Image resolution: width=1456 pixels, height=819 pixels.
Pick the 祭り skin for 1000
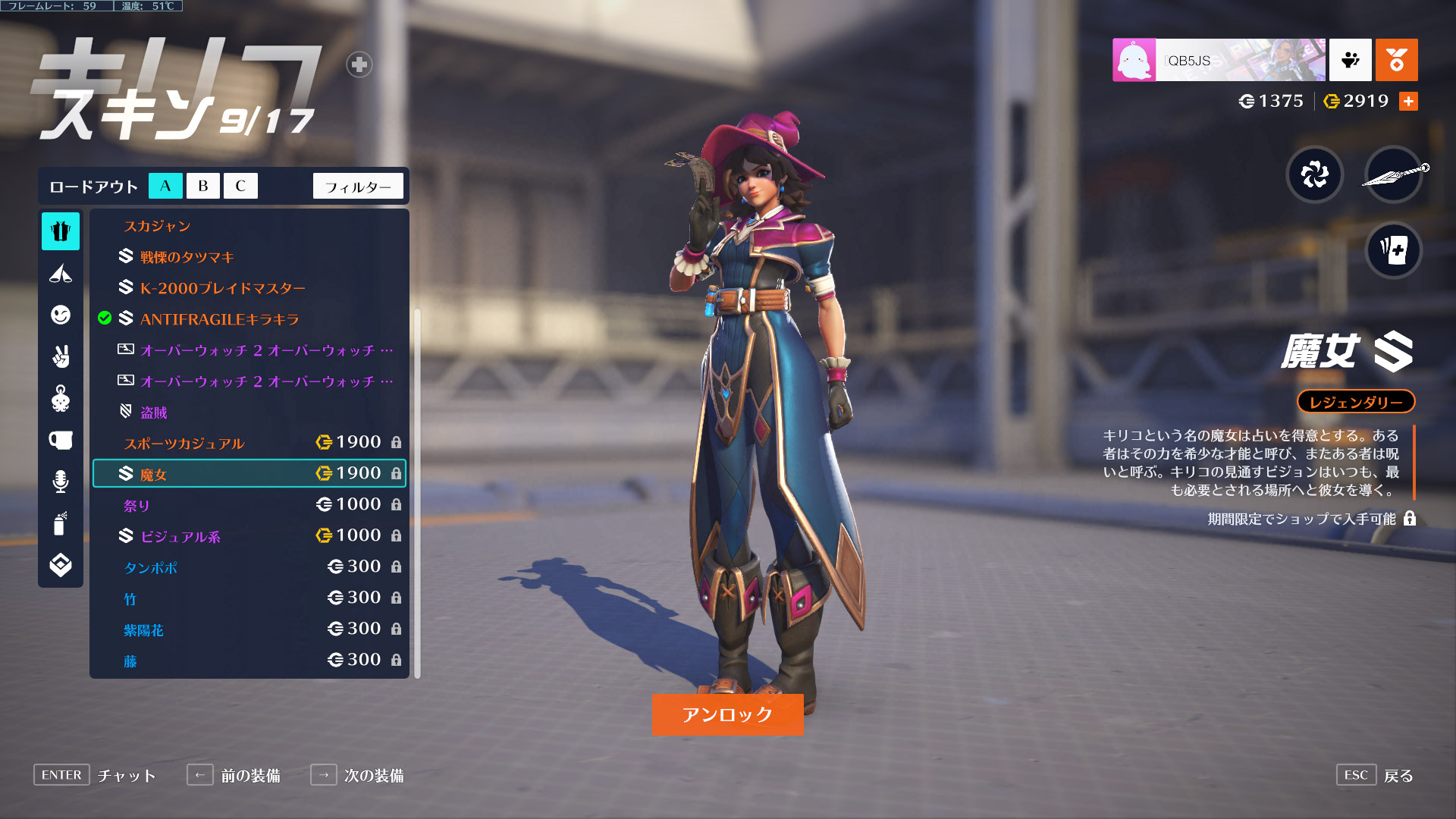click(249, 505)
